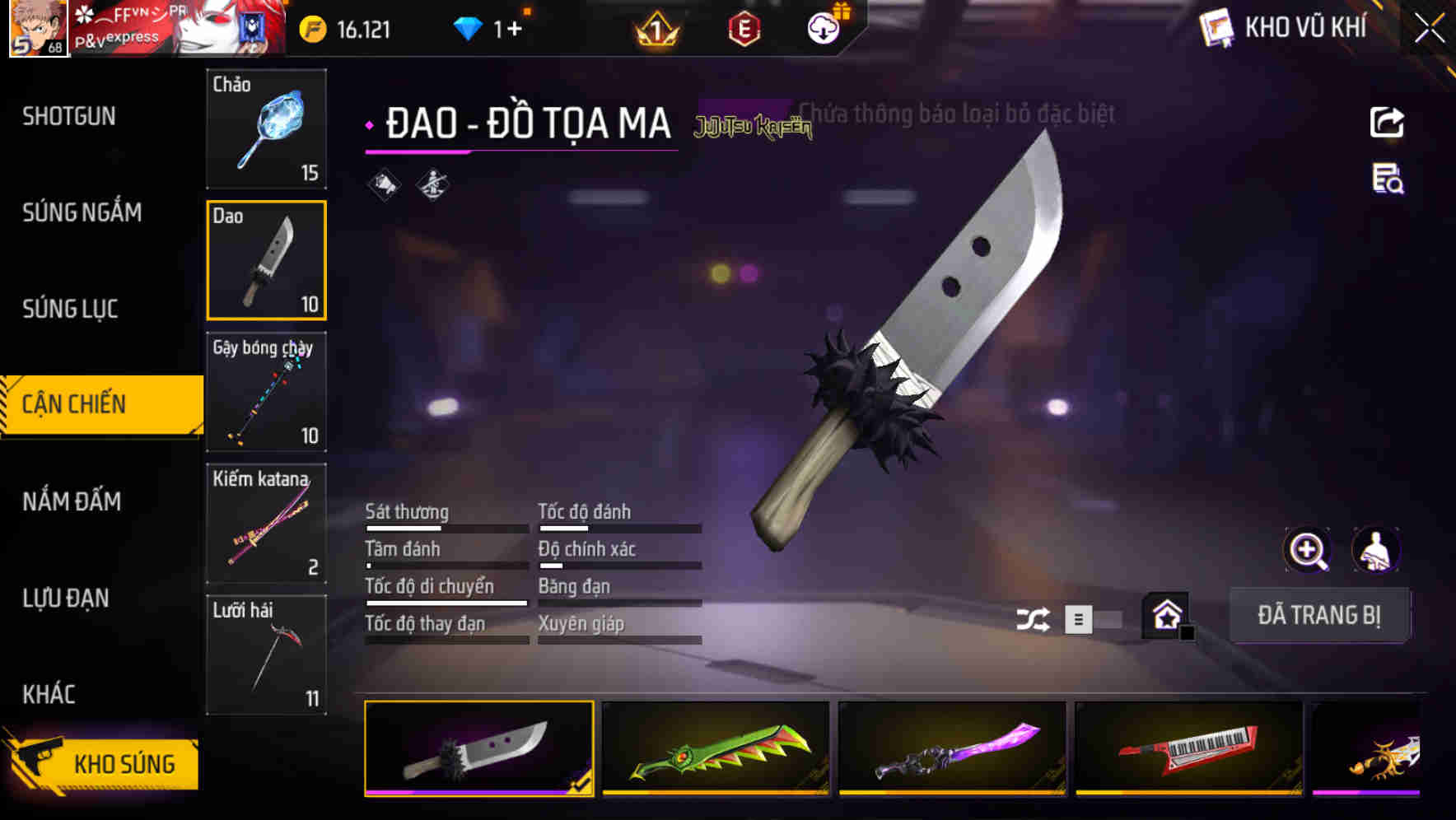The height and width of the screenshot is (820, 1456).
Task: Open the SÚNG NGẮM category
Action: (83, 212)
